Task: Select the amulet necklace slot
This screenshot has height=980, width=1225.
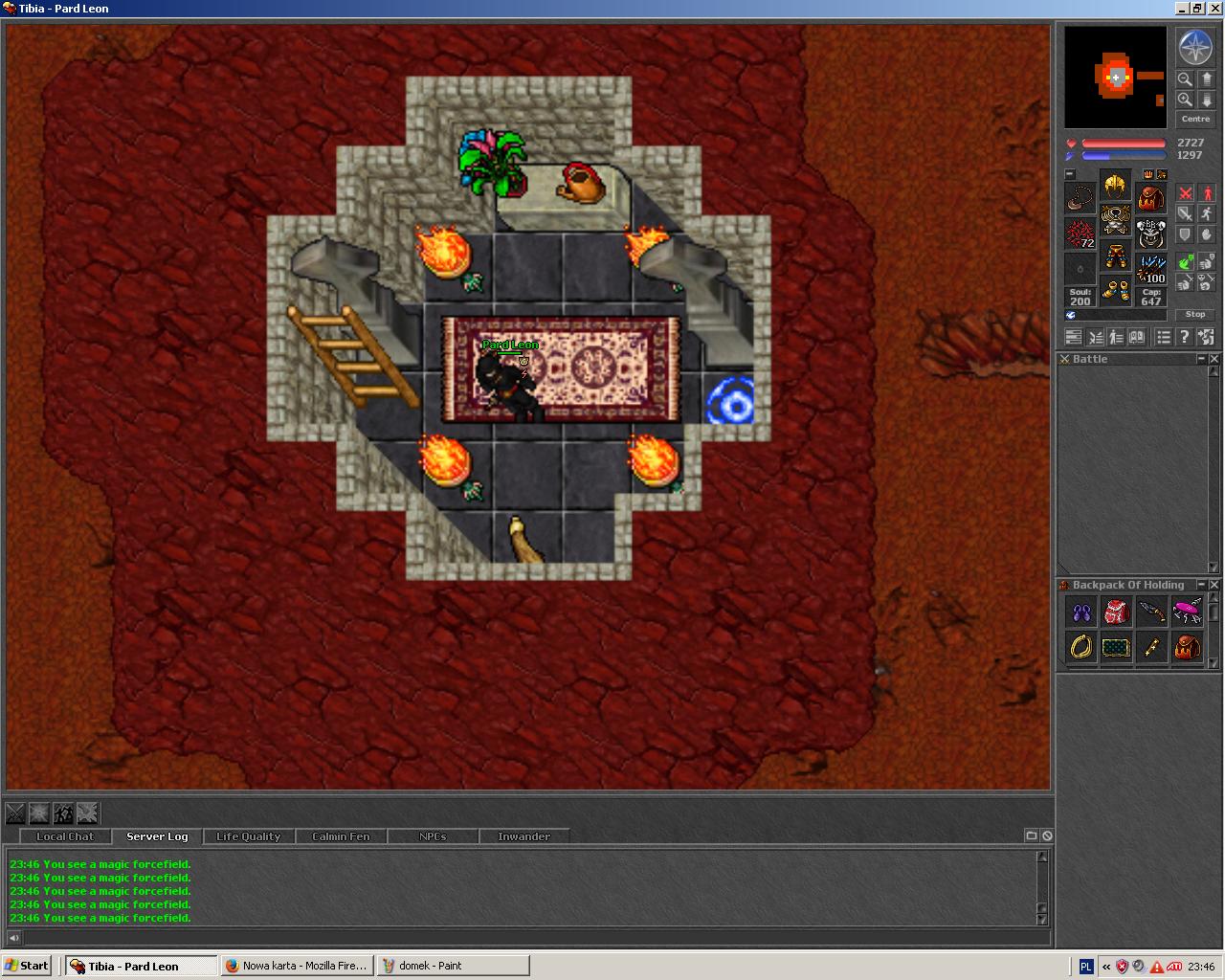Action: (x=1080, y=198)
